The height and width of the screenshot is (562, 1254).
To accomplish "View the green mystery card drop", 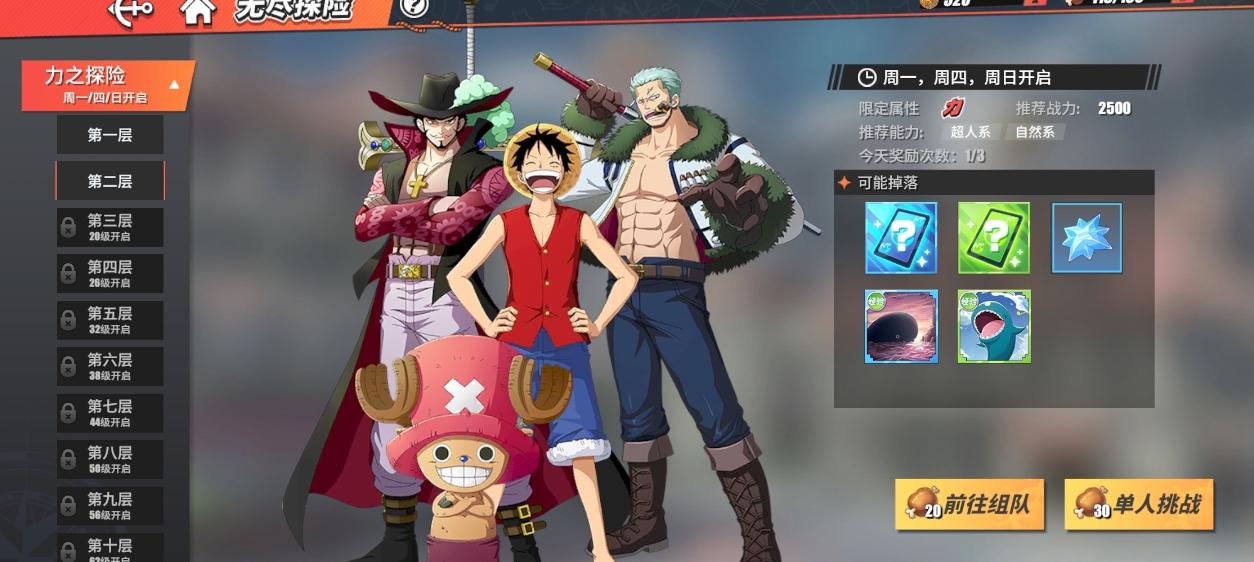I will [x=994, y=238].
